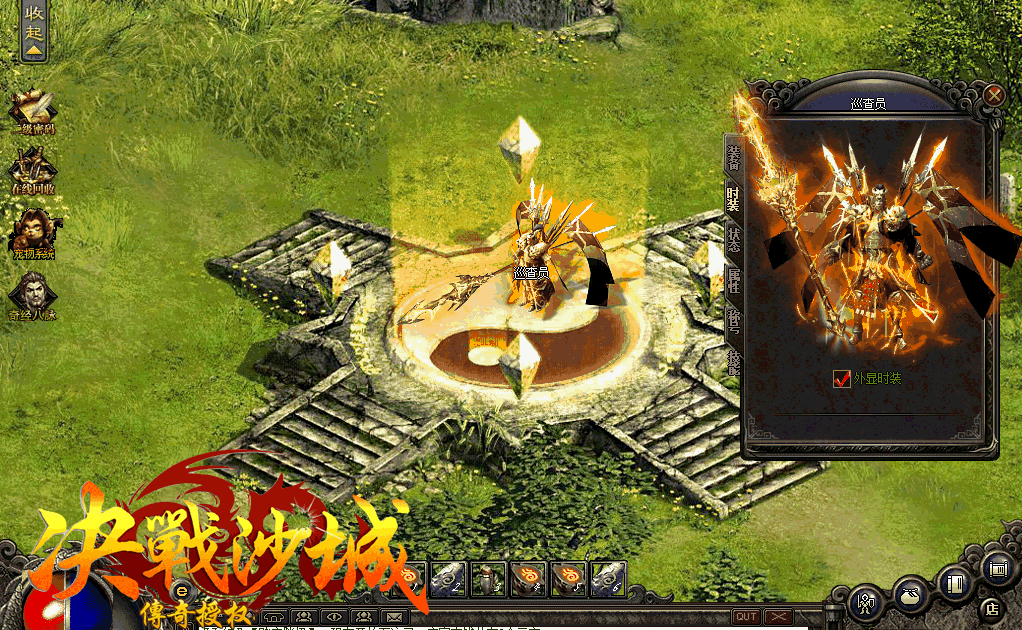Toggle the 外显时装 show fashion checkbox
This screenshot has height=630, width=1022.
coord(841,378)
